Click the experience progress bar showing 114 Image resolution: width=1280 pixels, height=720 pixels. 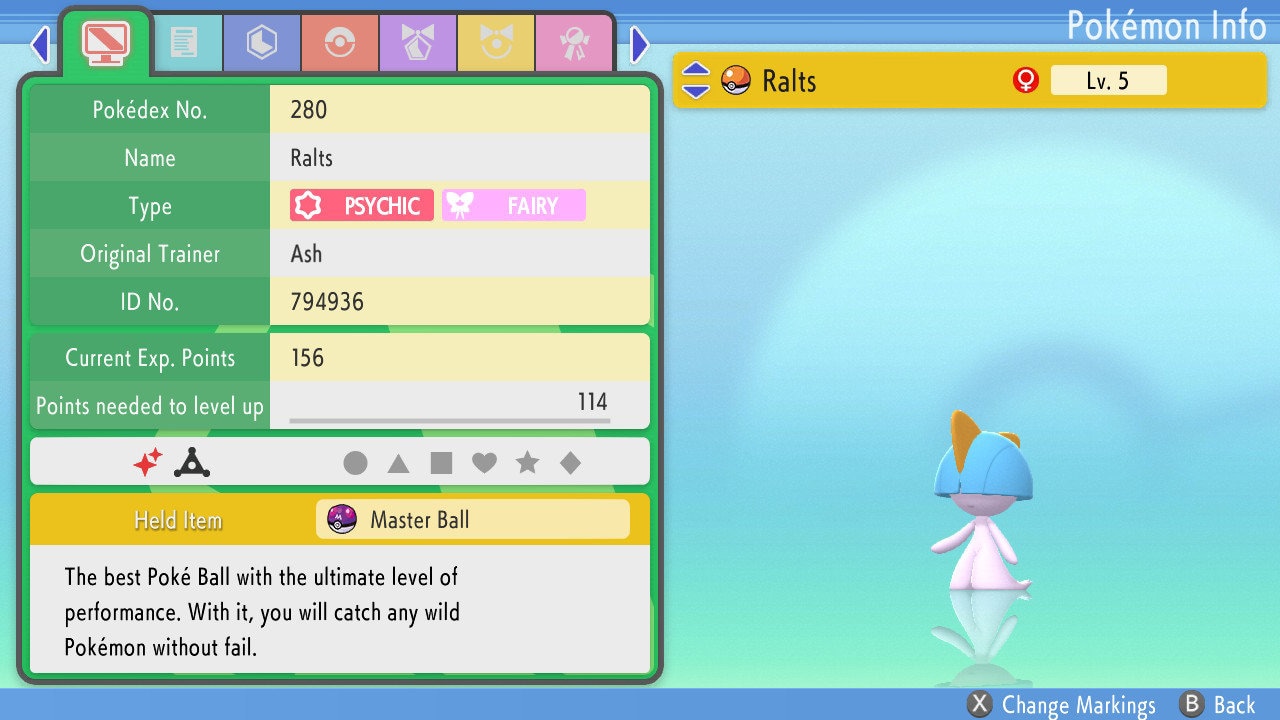click(460, 405)
